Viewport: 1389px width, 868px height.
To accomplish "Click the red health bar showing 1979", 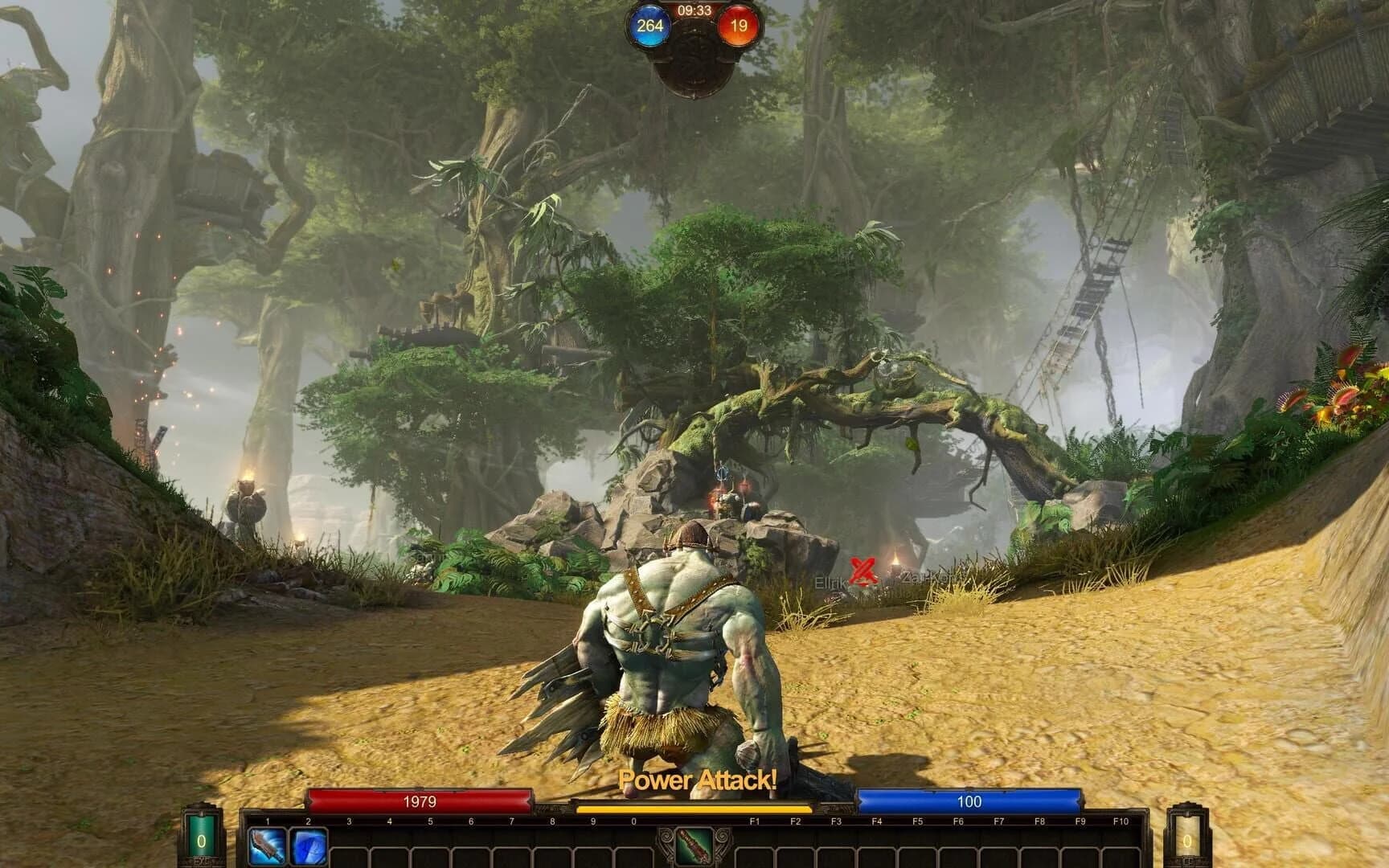I will tap(422, 801).
